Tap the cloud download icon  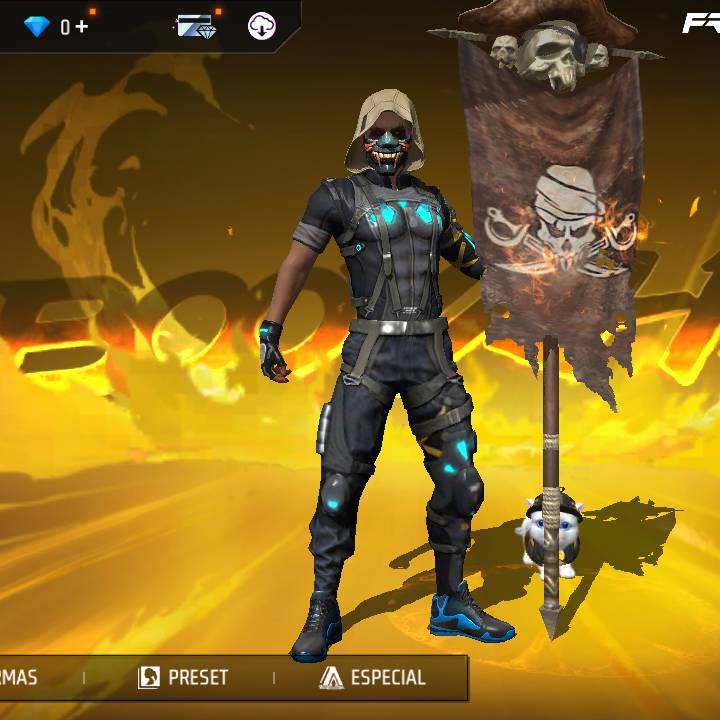(262, 27)
